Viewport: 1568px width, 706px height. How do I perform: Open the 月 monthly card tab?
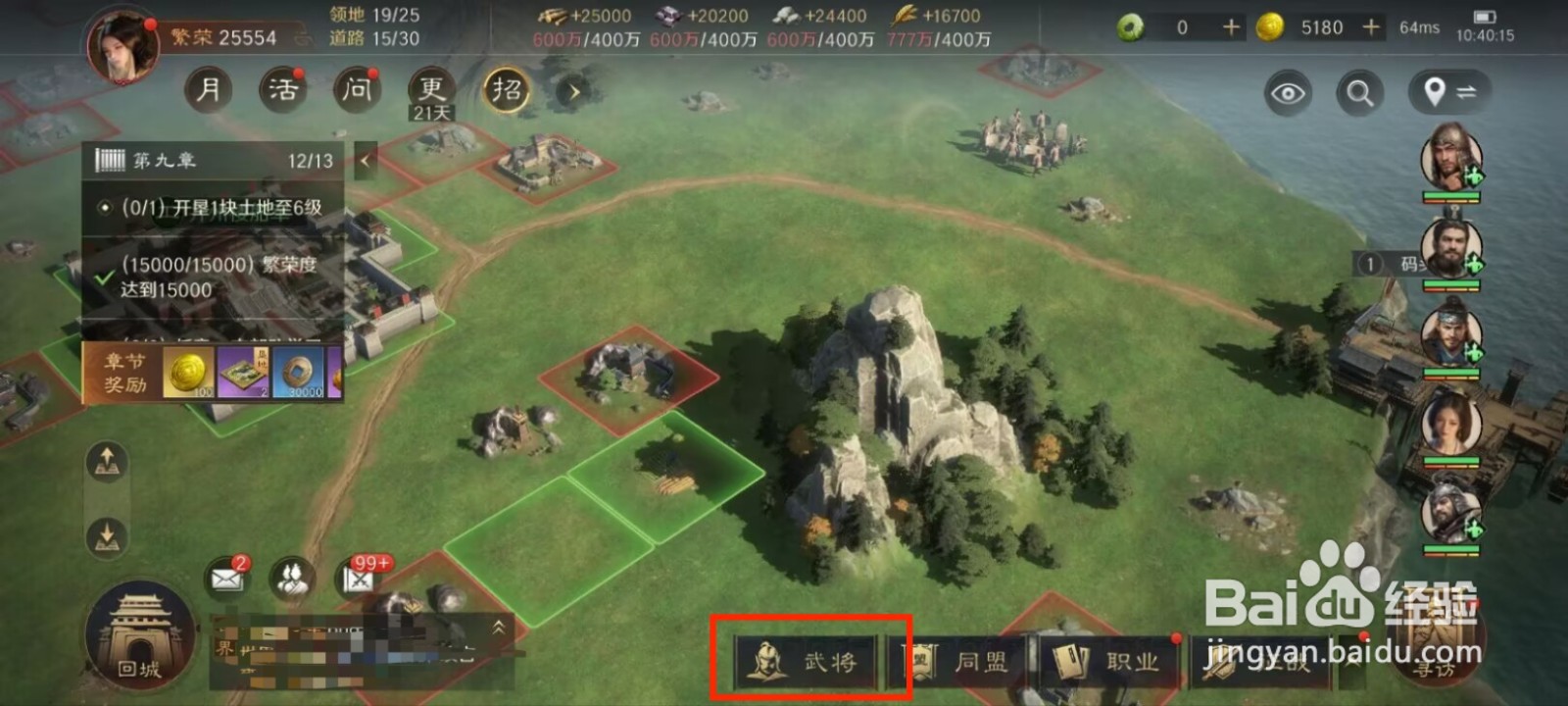pyautogui.click(x=208, y=90)
